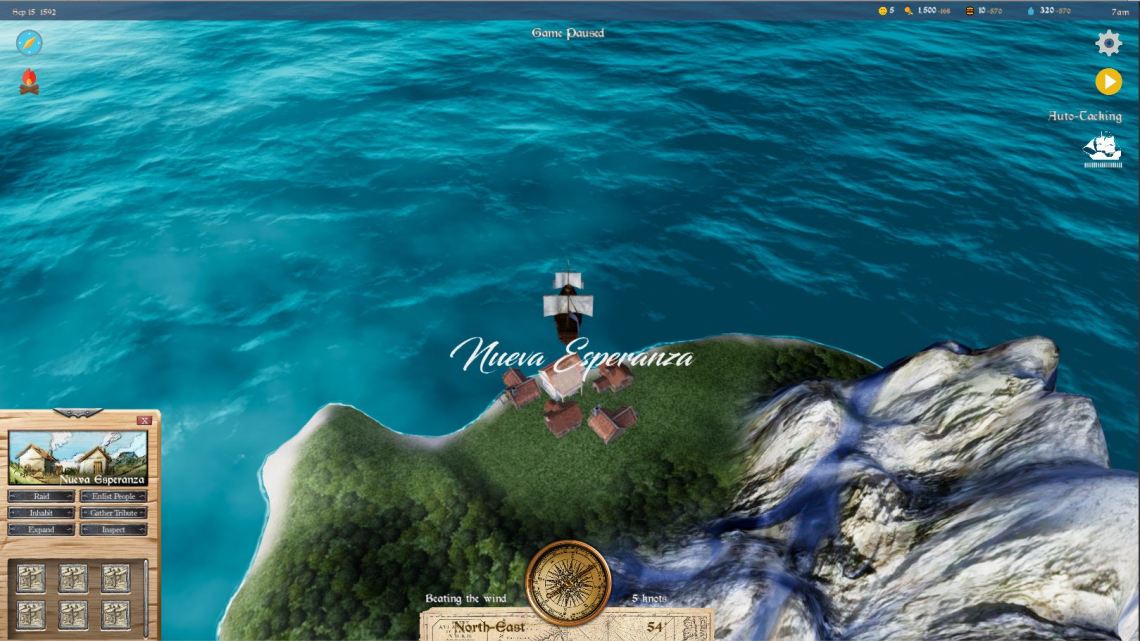
Task: Open the settings gear menu
Action: click(1108, 43)
